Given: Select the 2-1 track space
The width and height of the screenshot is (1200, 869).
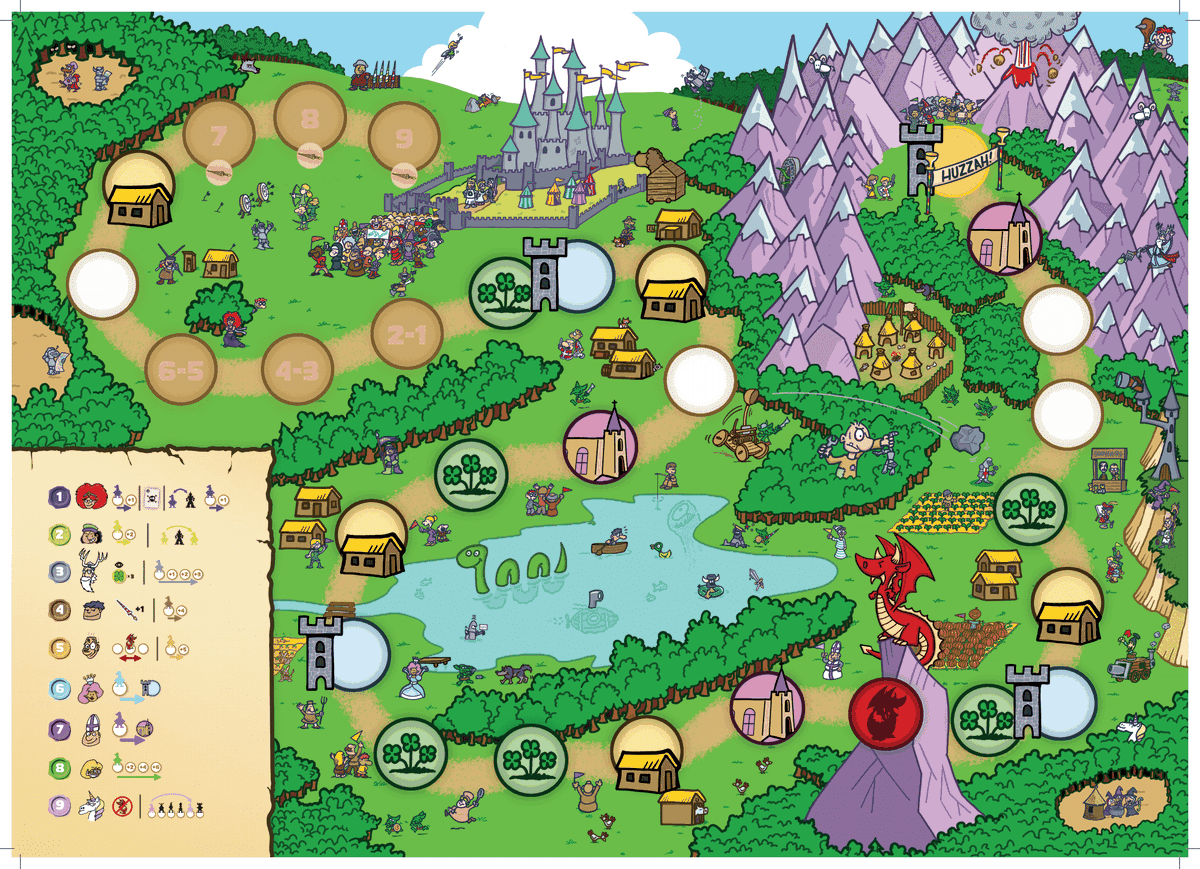Looking at the screenshot, I should tap(407, 336).
